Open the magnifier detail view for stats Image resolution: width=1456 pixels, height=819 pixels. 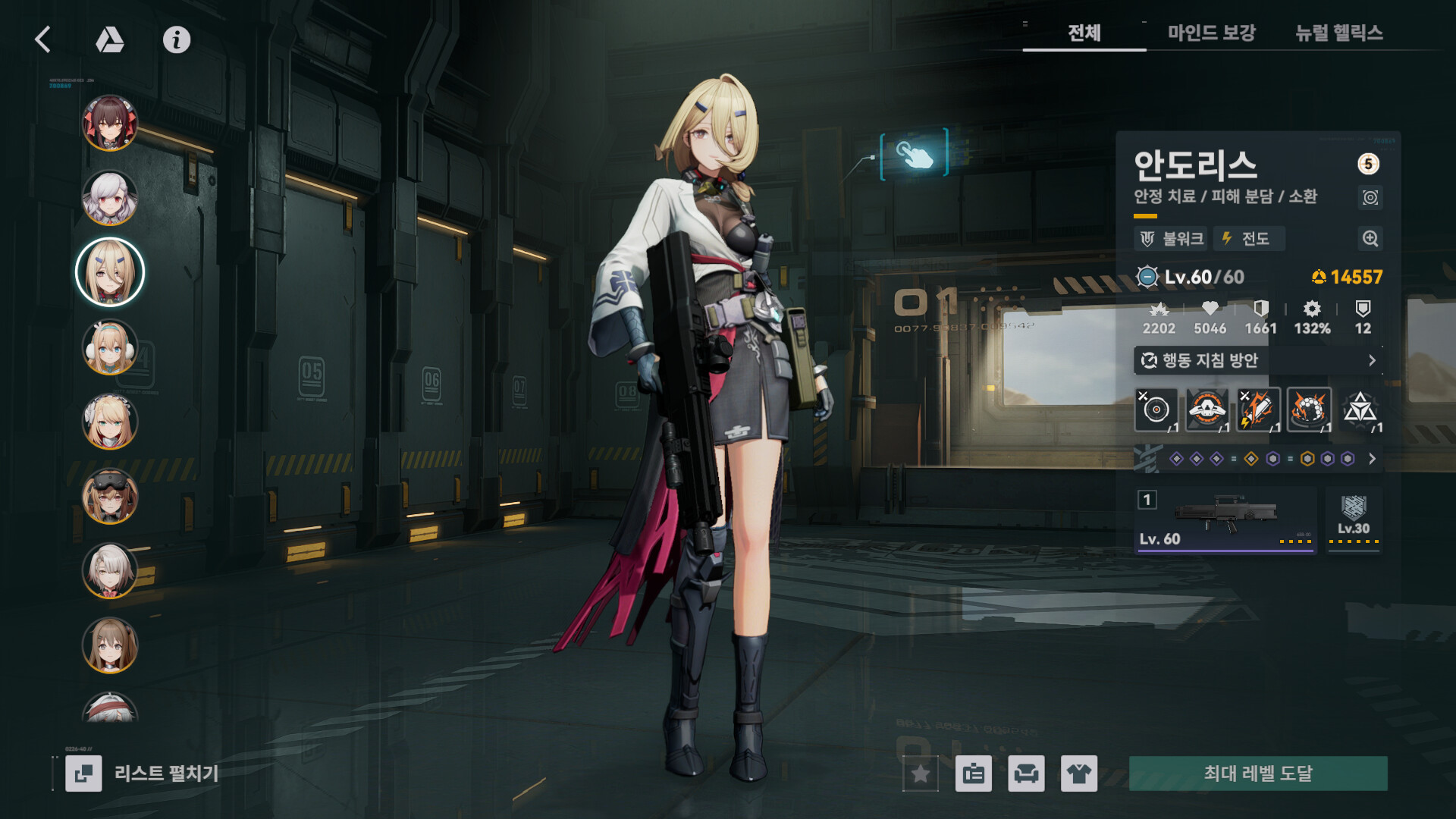tap(1370, 239)
